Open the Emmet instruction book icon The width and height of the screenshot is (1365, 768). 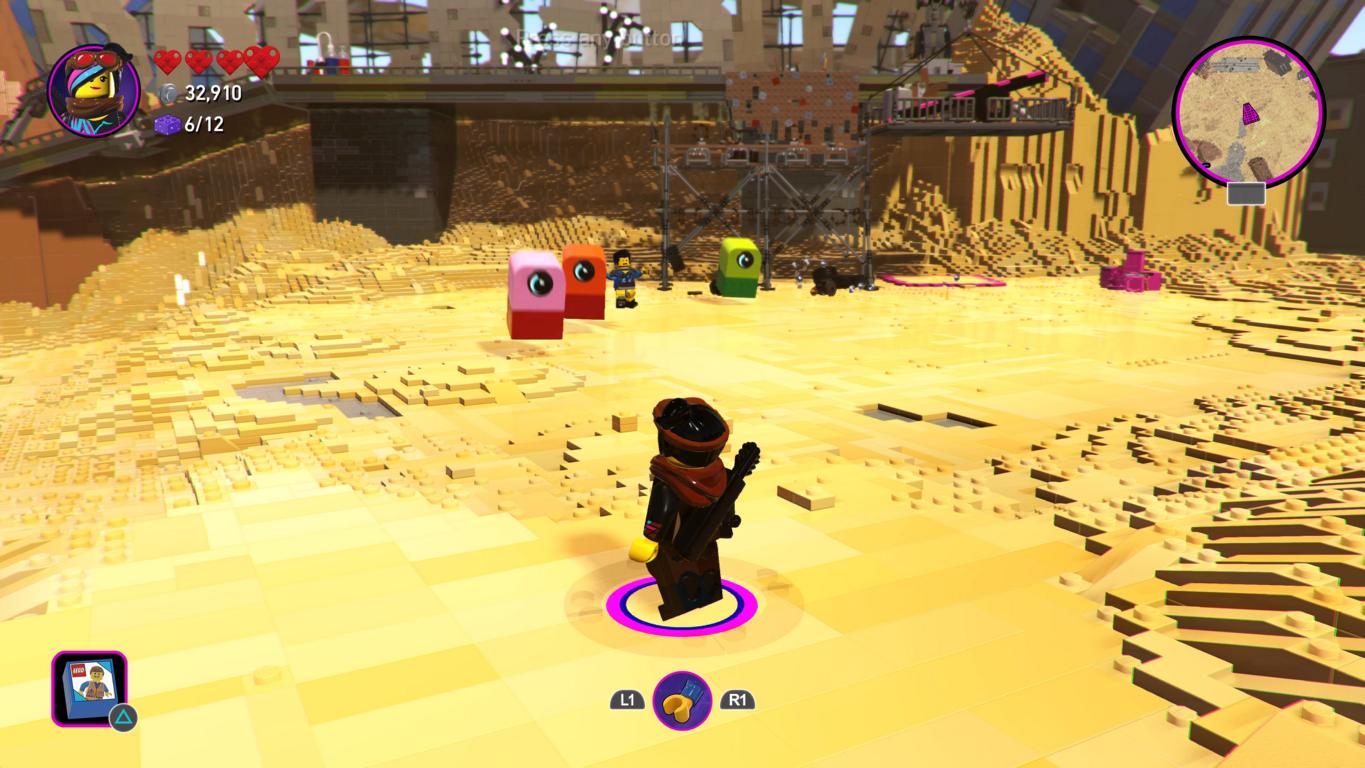89,687
